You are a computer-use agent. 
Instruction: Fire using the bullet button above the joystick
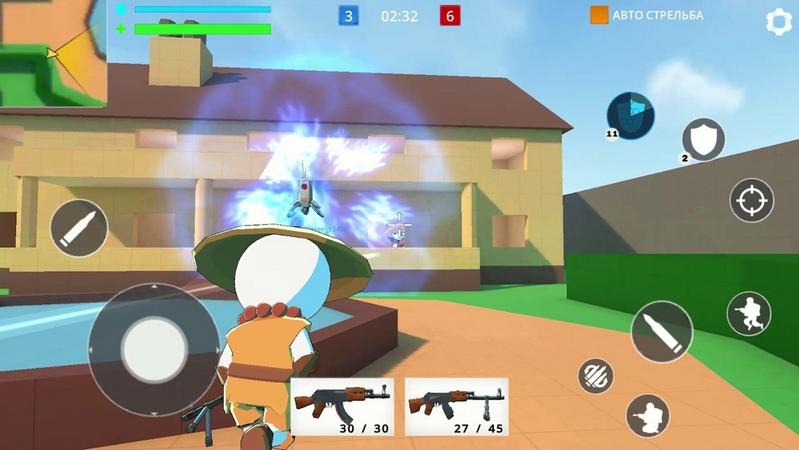[x=79, y=228]
